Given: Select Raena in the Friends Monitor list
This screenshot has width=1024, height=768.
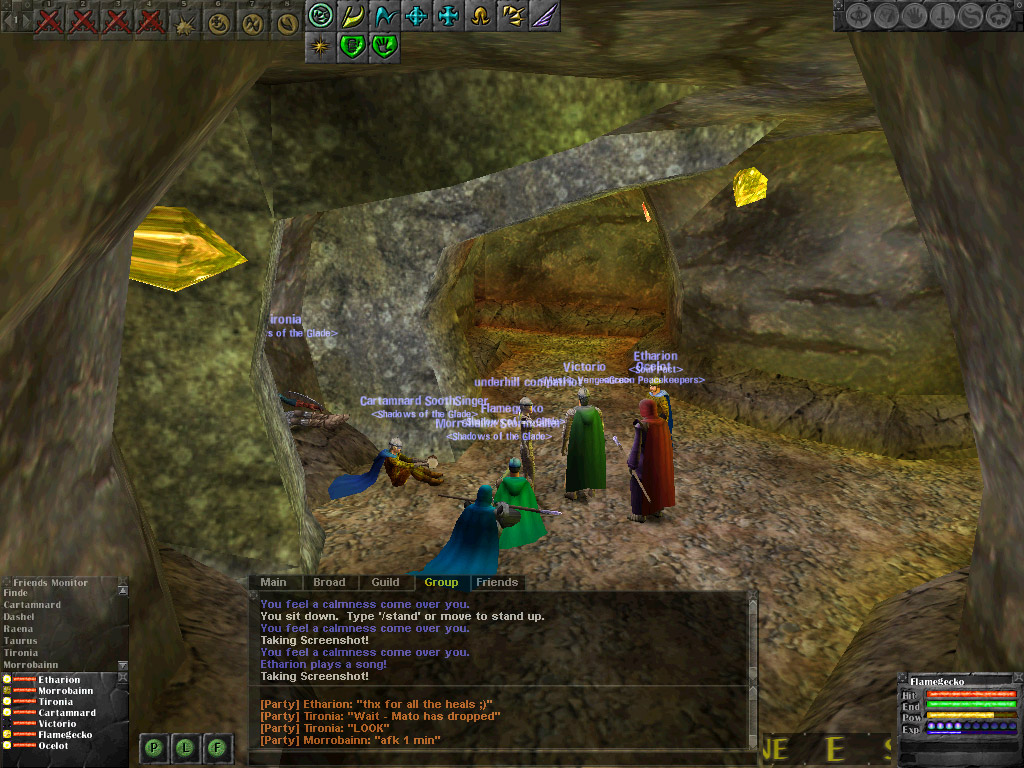Looking at the screenshot, I should [x=18, y=629].
